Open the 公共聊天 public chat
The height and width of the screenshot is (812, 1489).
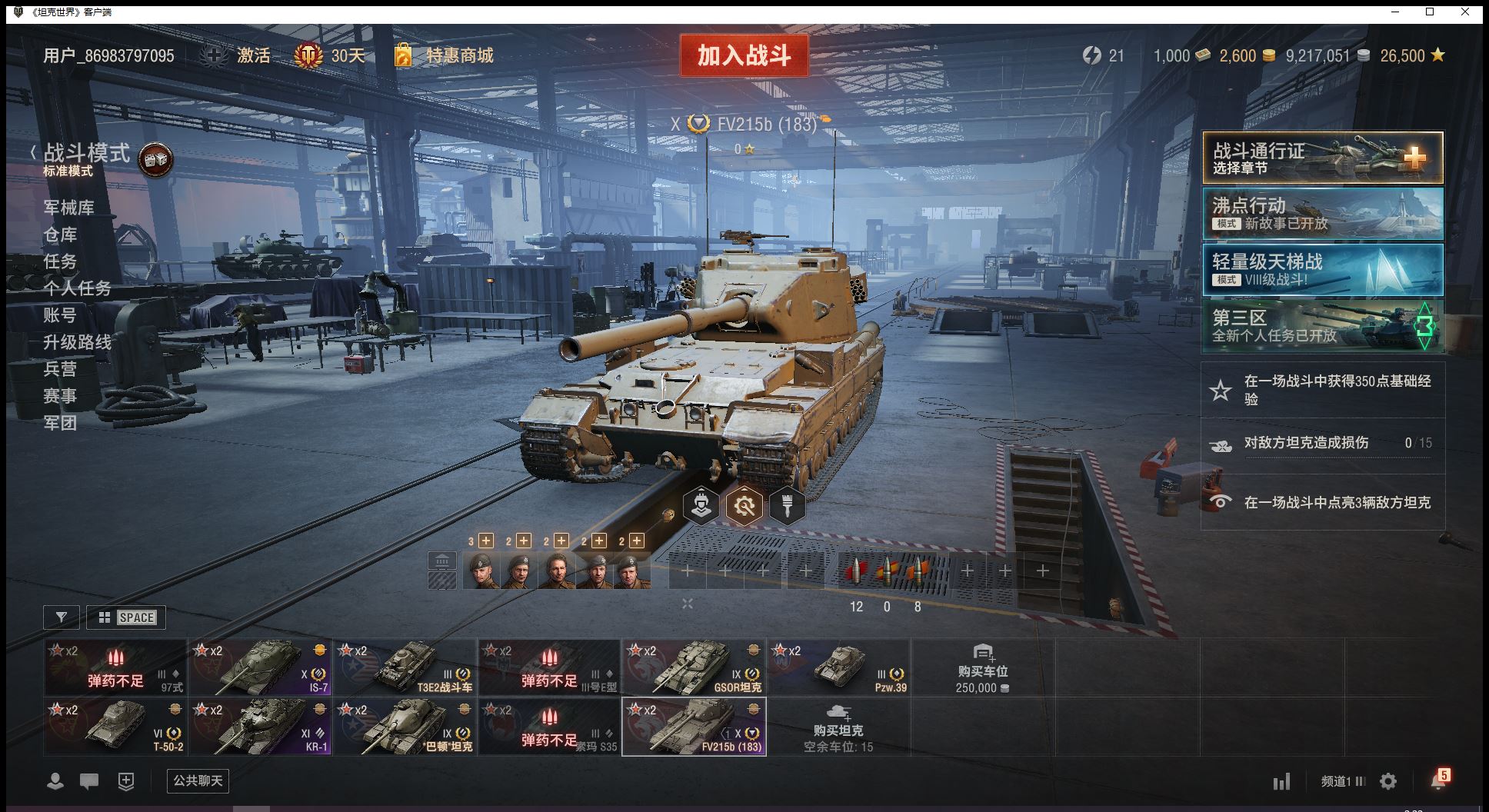point(198,781)
